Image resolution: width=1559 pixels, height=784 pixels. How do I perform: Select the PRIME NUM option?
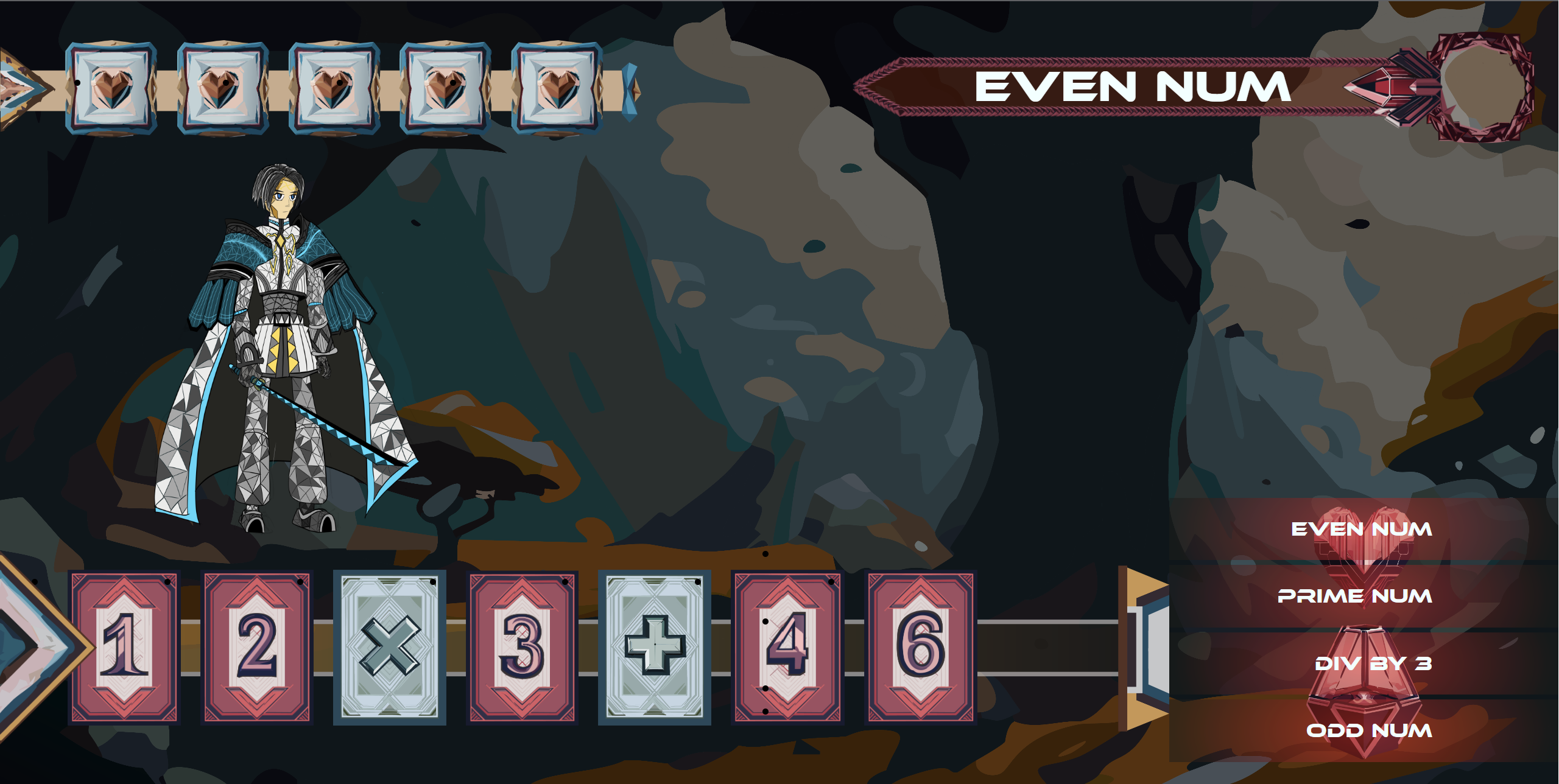click(1354, 596)
